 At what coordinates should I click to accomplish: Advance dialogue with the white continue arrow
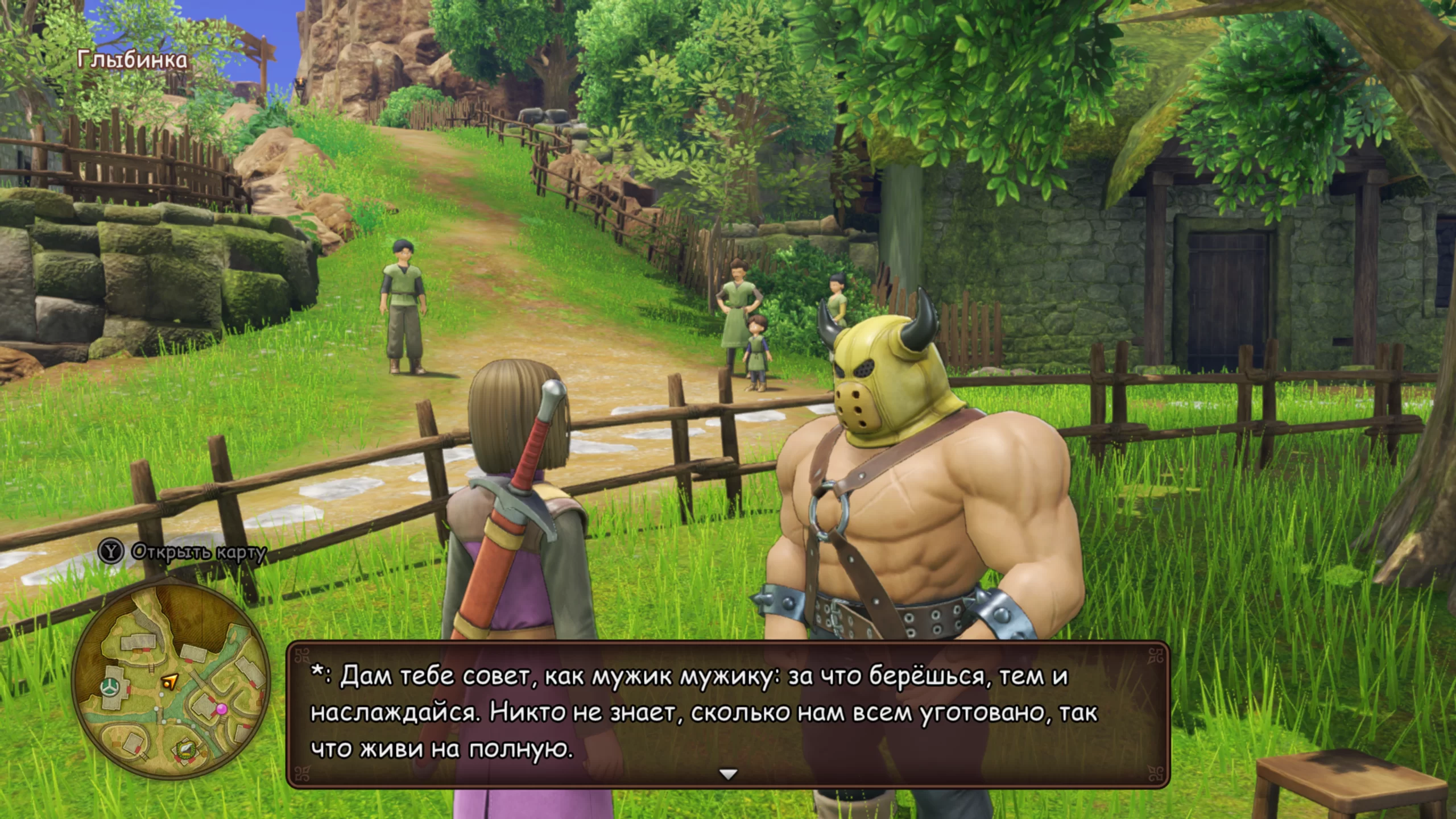tap(728, 774)
